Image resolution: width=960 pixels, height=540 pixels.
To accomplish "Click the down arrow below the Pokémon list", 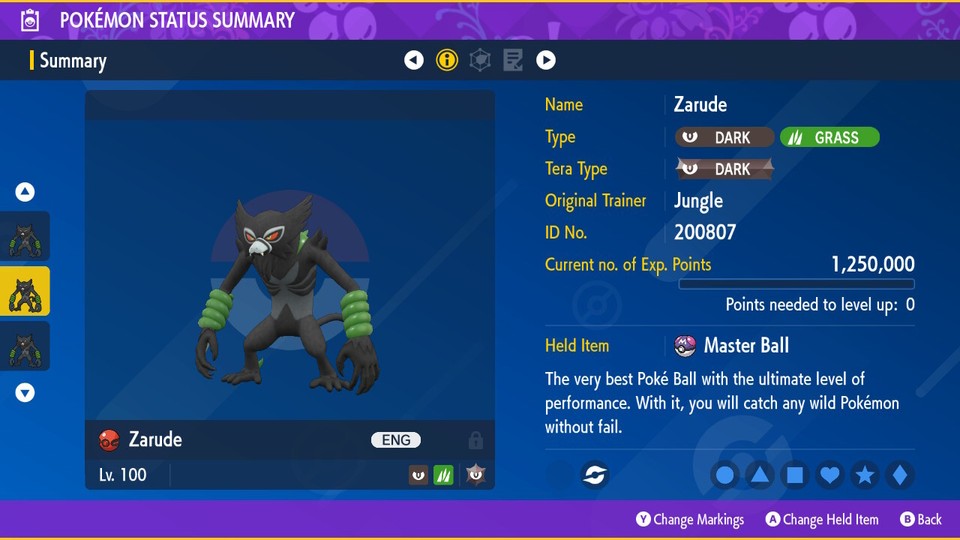I will coord(25,393).
